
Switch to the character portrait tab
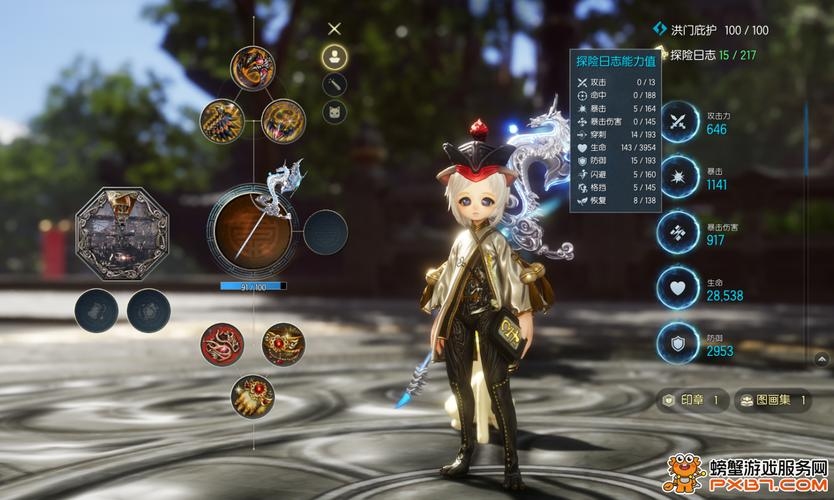[x=335, y=56]
